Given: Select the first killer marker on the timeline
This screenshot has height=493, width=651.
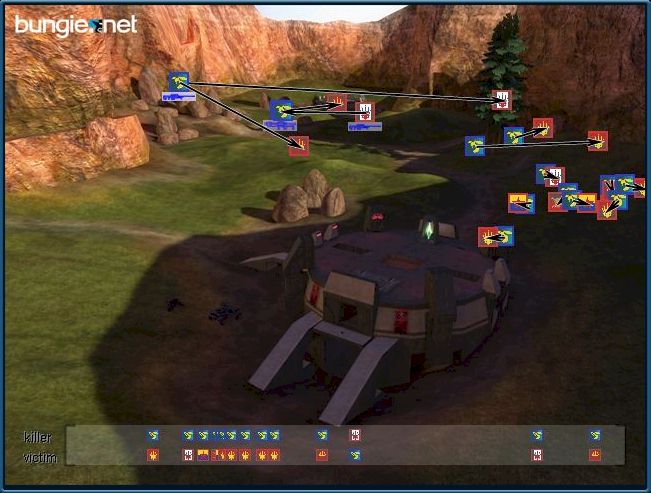Looking at the screenshot, I should 153,436.
